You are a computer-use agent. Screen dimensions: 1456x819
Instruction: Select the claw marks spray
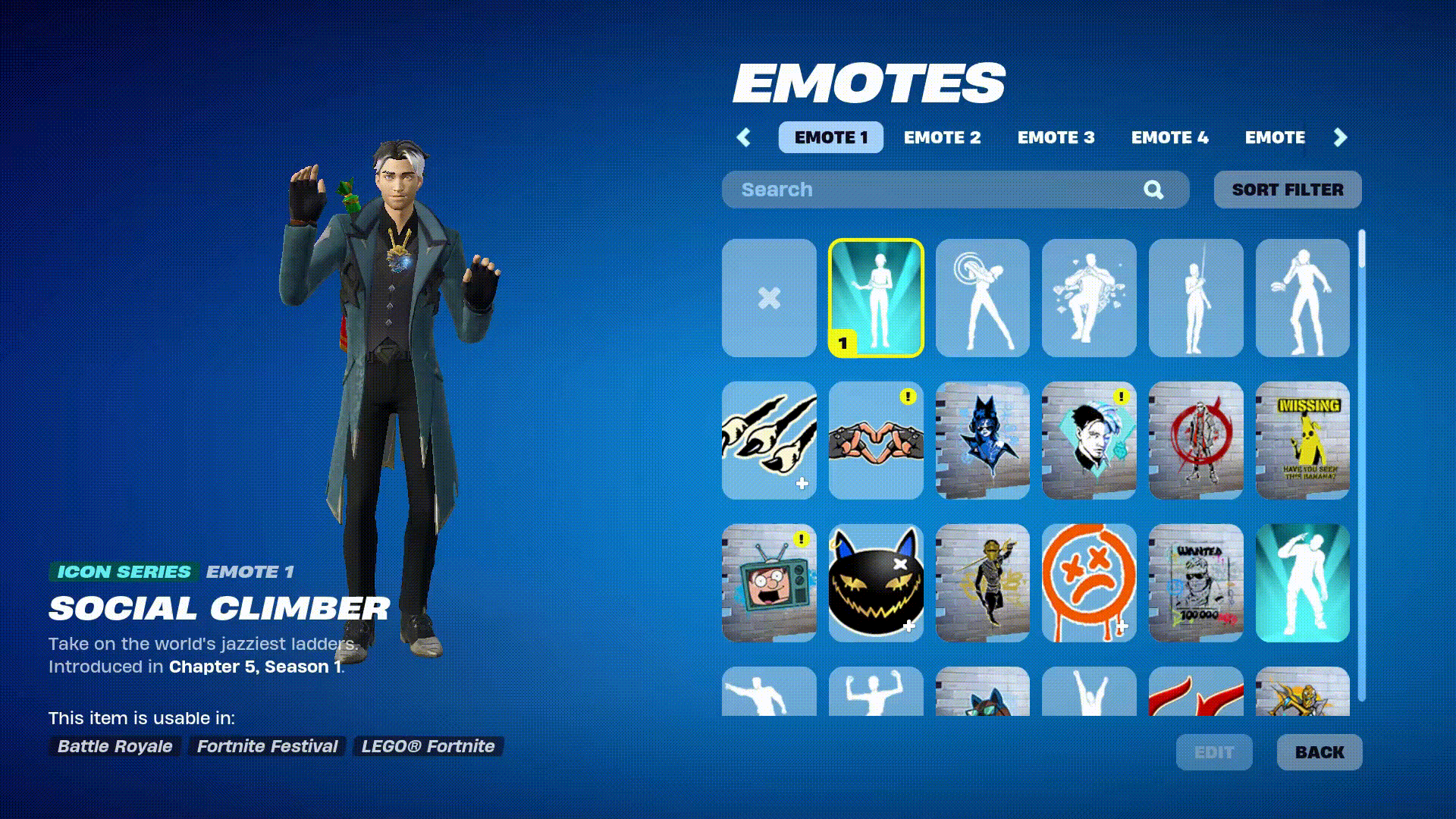pyautogui.click(x=769, y=442)
